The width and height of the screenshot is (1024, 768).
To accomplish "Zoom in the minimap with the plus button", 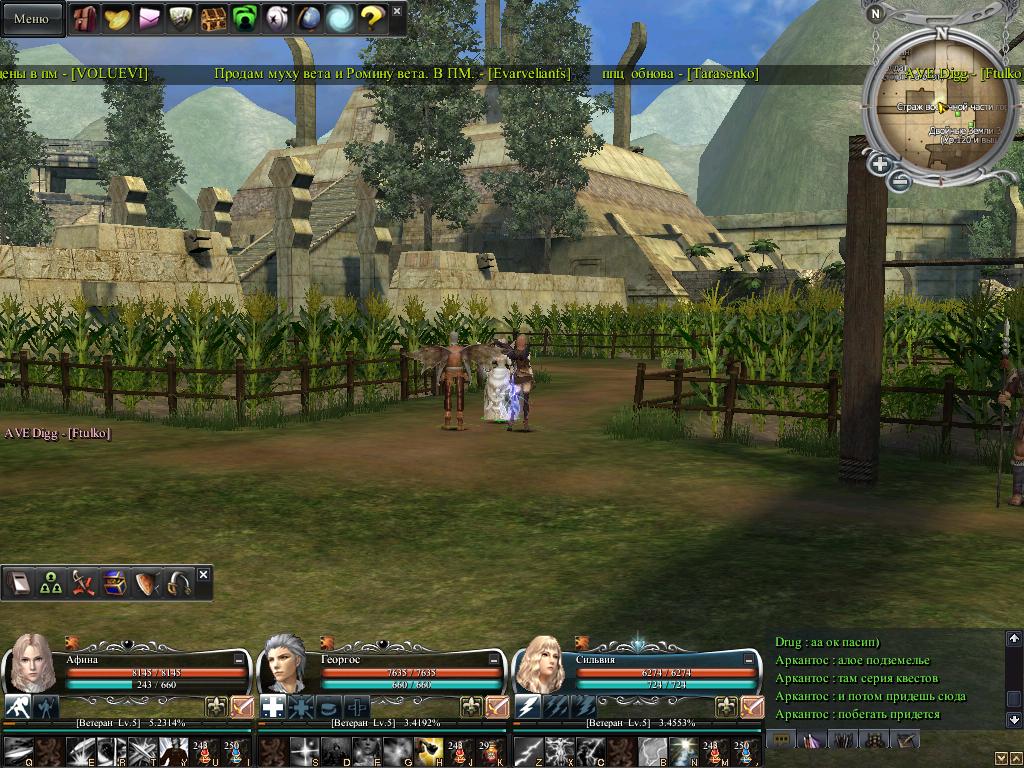I will click(x=880, y=165).
